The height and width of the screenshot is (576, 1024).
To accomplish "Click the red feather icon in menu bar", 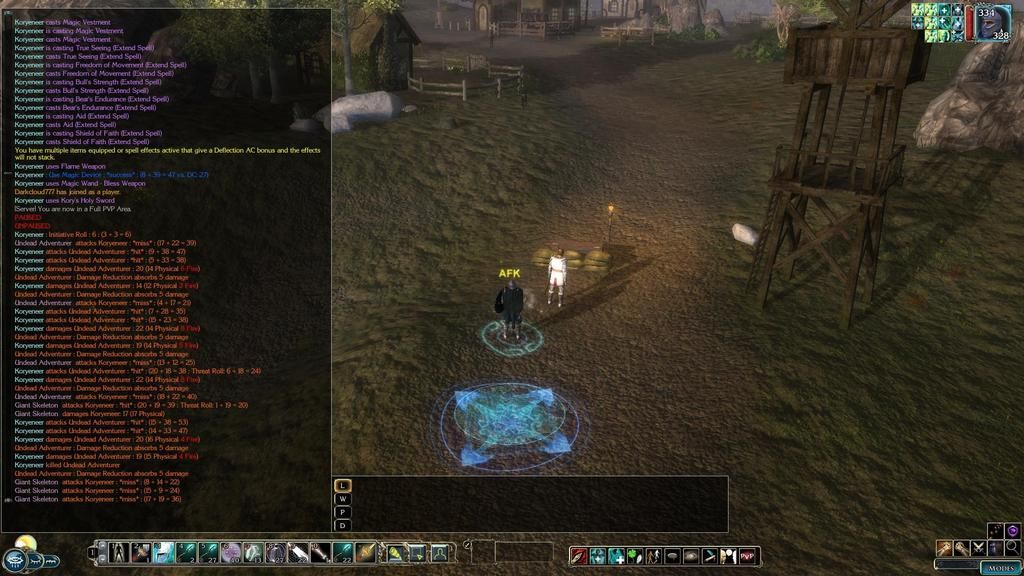I will pos(579,555).
